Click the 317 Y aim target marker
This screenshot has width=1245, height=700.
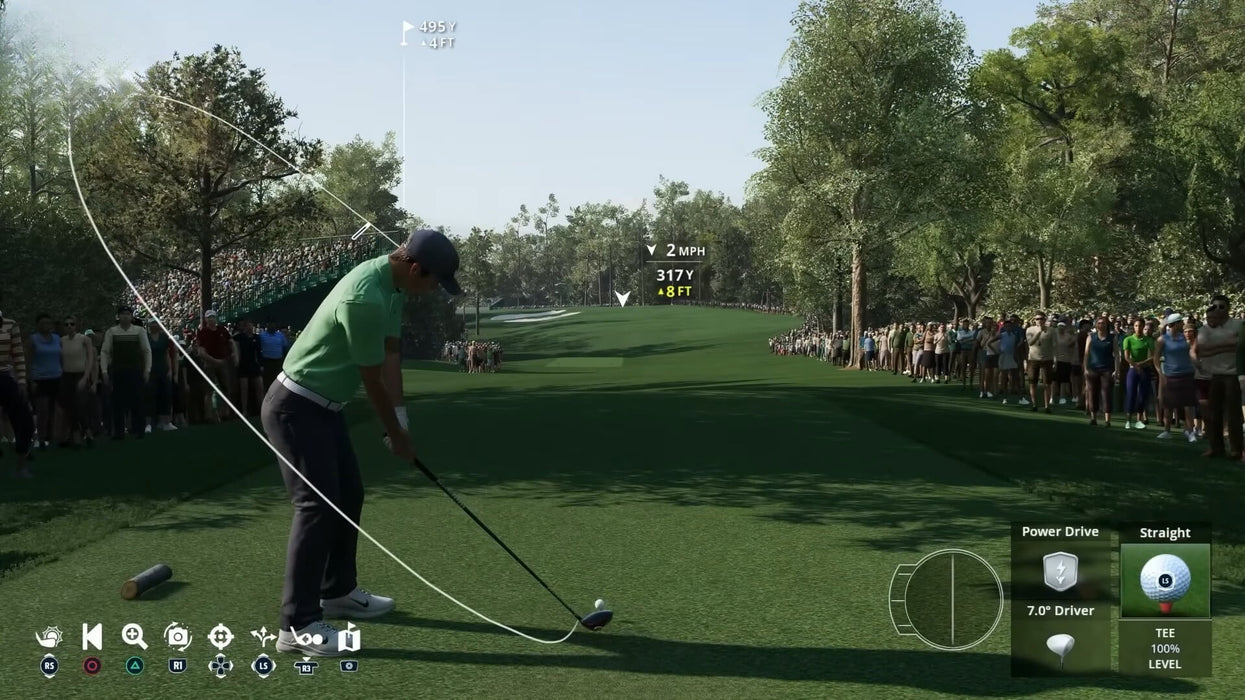(x=622, y=298)
